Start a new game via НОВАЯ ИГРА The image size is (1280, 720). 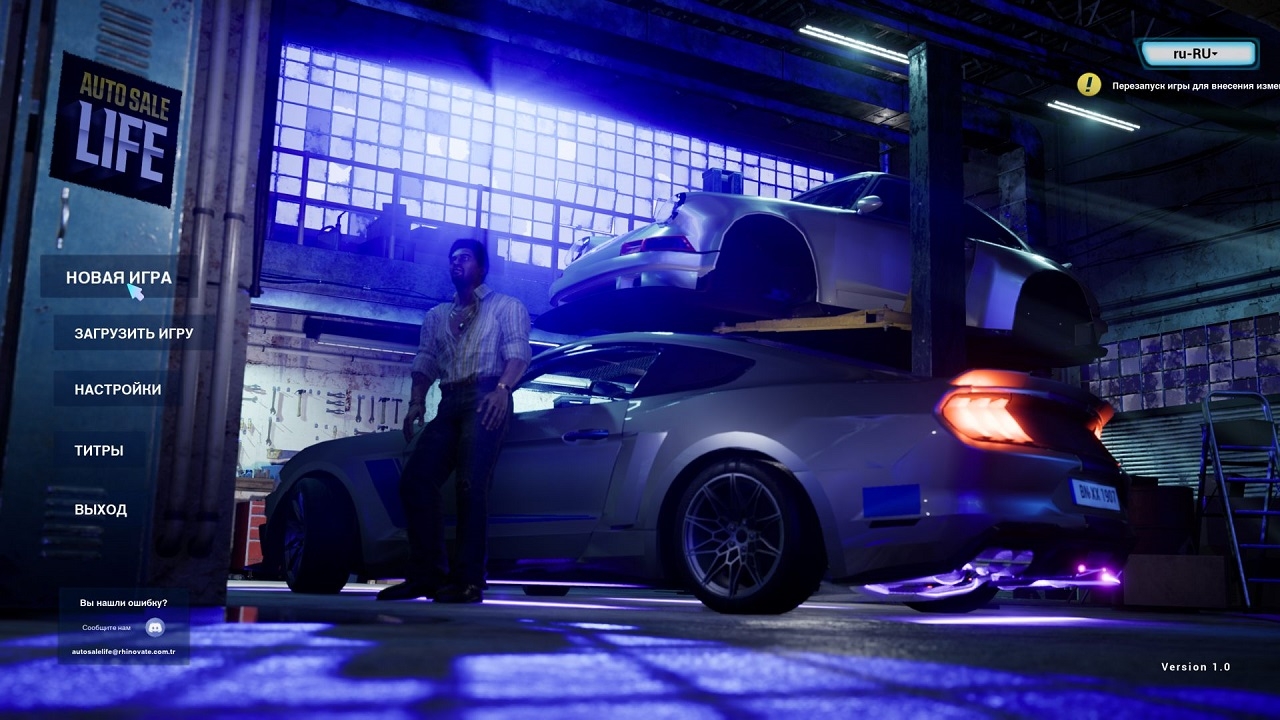(118, 278)
